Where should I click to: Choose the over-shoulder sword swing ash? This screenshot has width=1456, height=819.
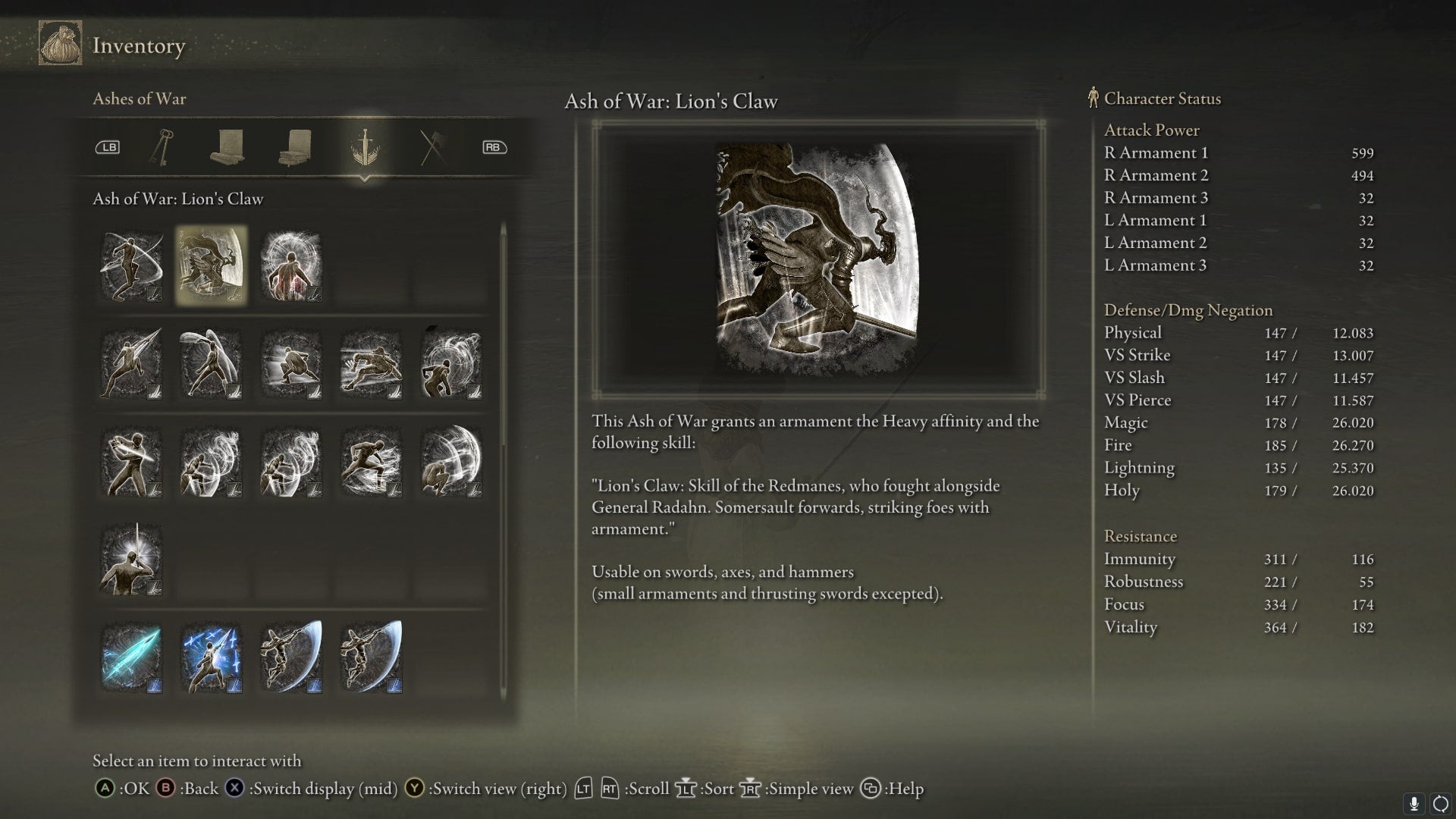point(131,463)
